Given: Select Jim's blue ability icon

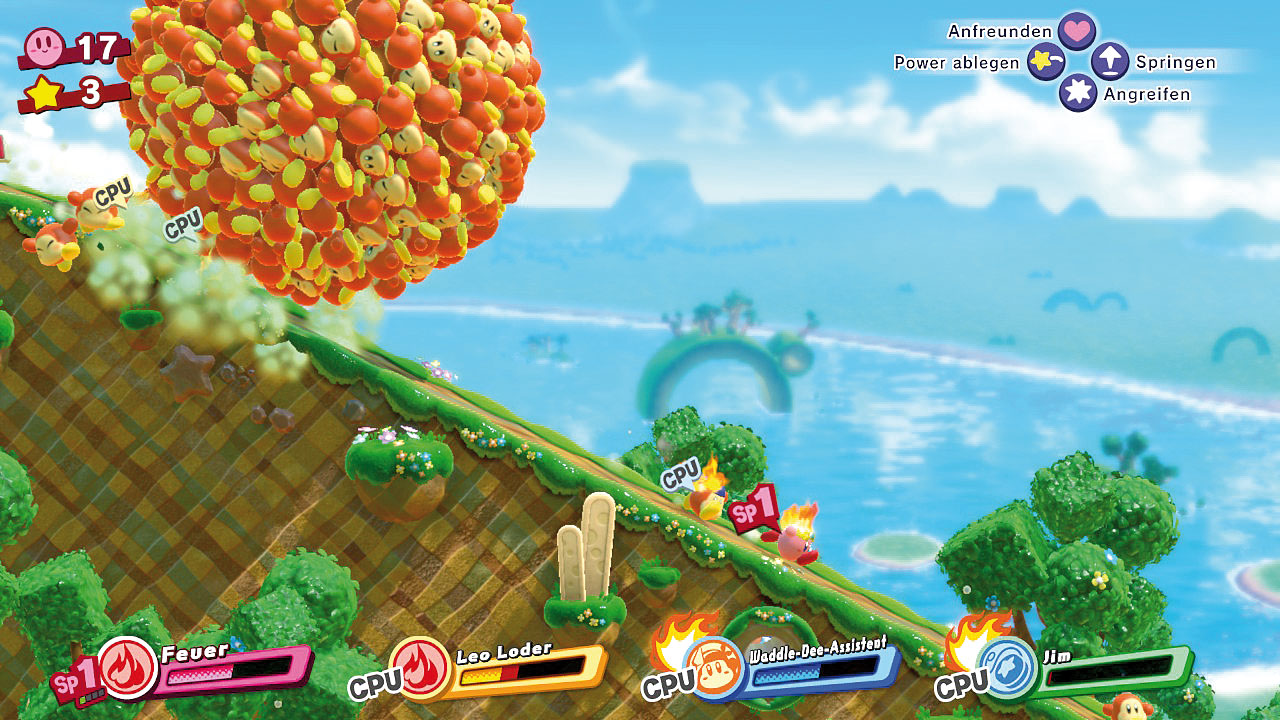Looking at the screenshot, I should (1005, 668).
